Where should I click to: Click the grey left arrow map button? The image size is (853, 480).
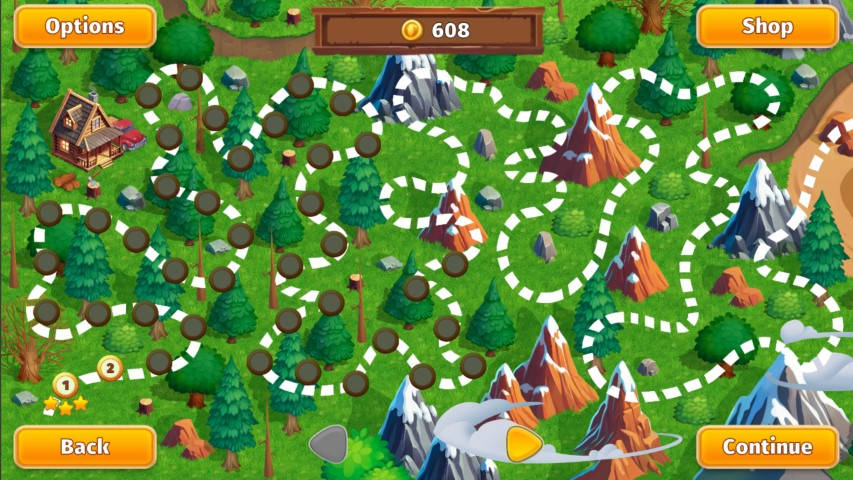[x=329, y=444]
